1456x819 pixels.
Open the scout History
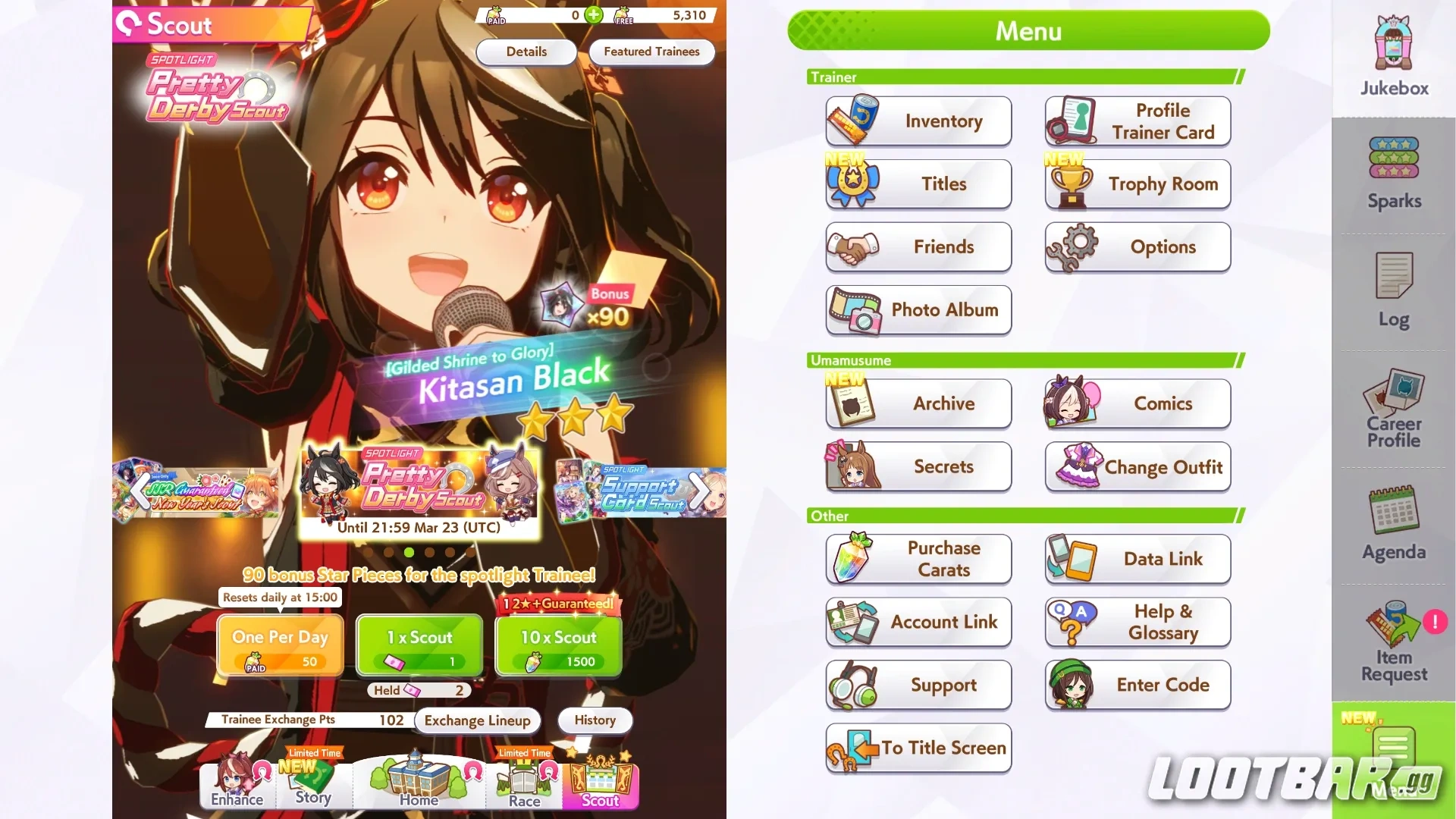(595, 720)
